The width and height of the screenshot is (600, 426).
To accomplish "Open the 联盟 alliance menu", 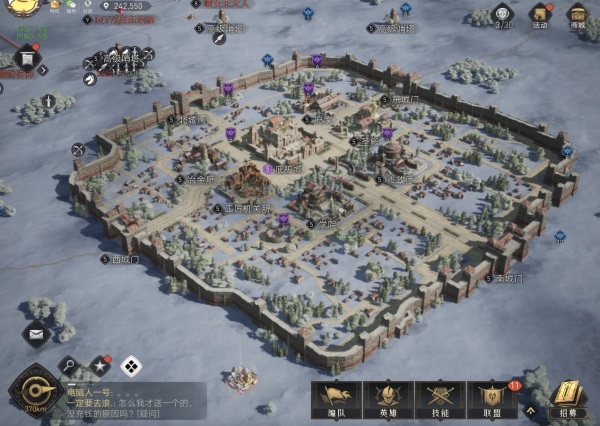I will [491, 399].
